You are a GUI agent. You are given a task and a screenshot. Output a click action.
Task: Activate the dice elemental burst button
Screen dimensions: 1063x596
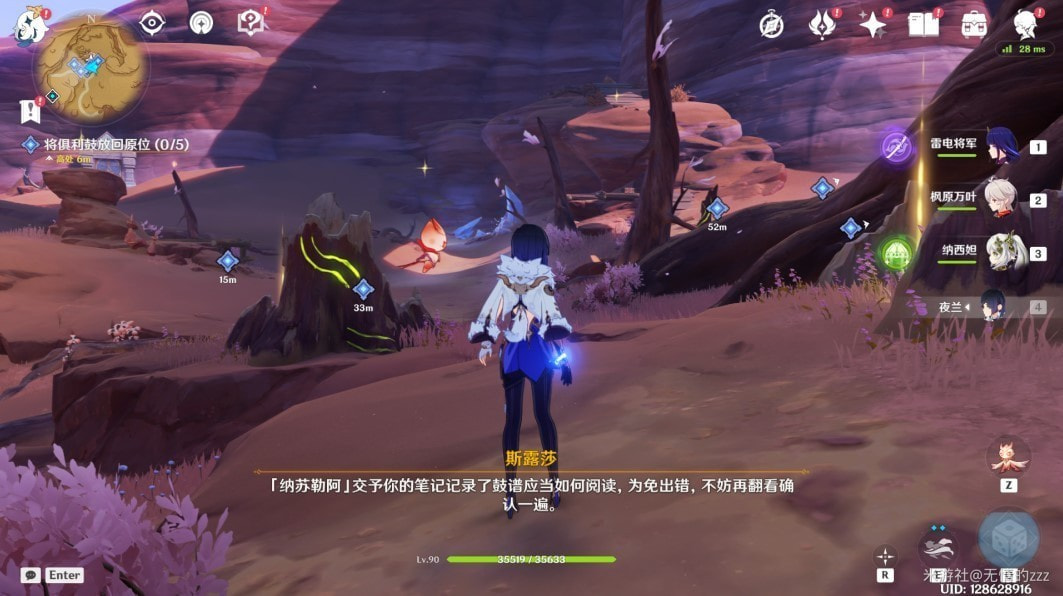[1008, 538]
